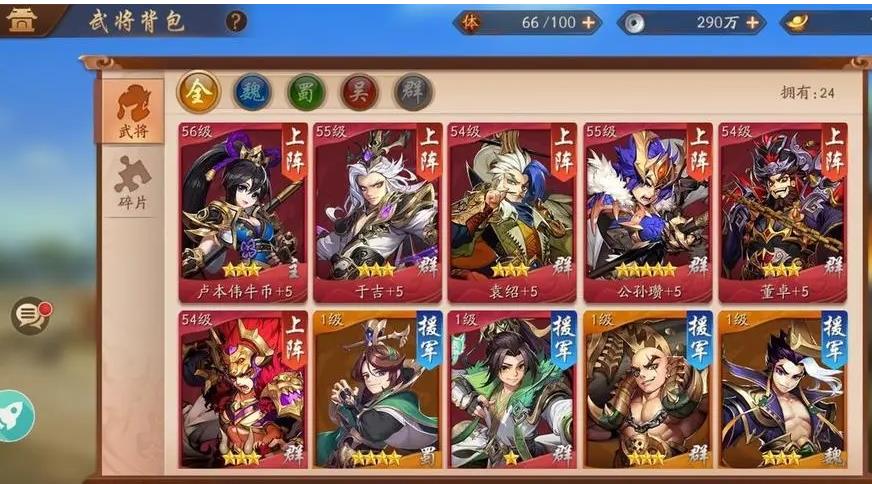Filter heroes by 蜀 faction
872x484 pixels.
[x=306, y=92]
